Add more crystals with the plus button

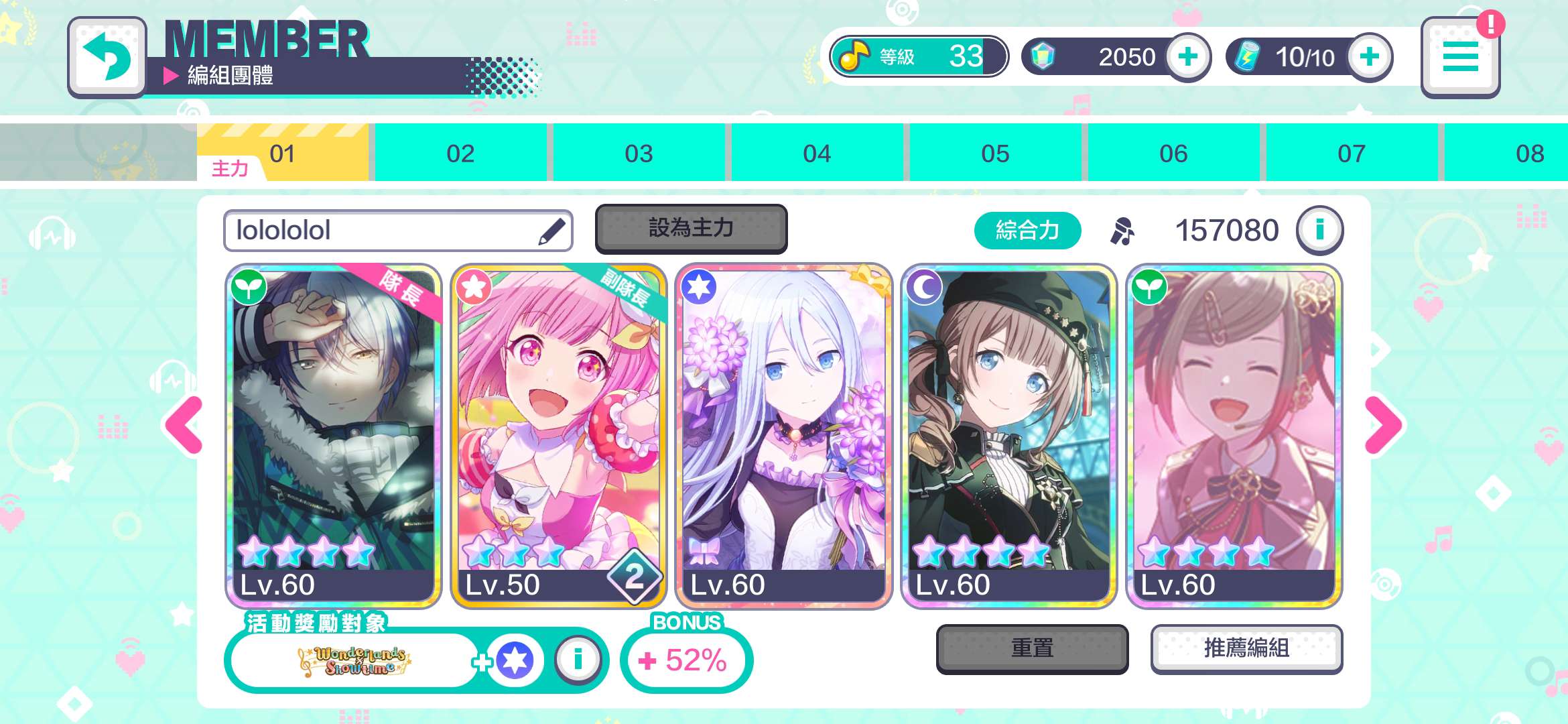pos(1188,57)
